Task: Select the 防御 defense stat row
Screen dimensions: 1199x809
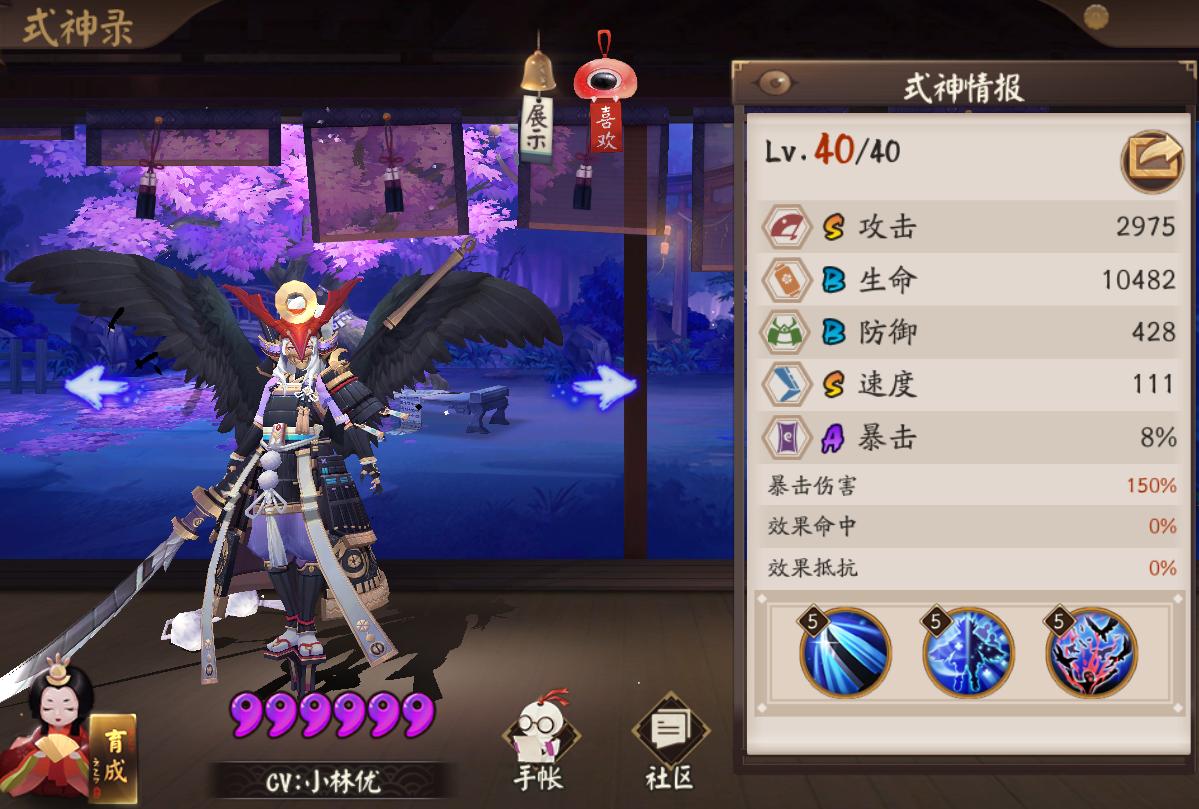Action: click(x=969, y=332)
